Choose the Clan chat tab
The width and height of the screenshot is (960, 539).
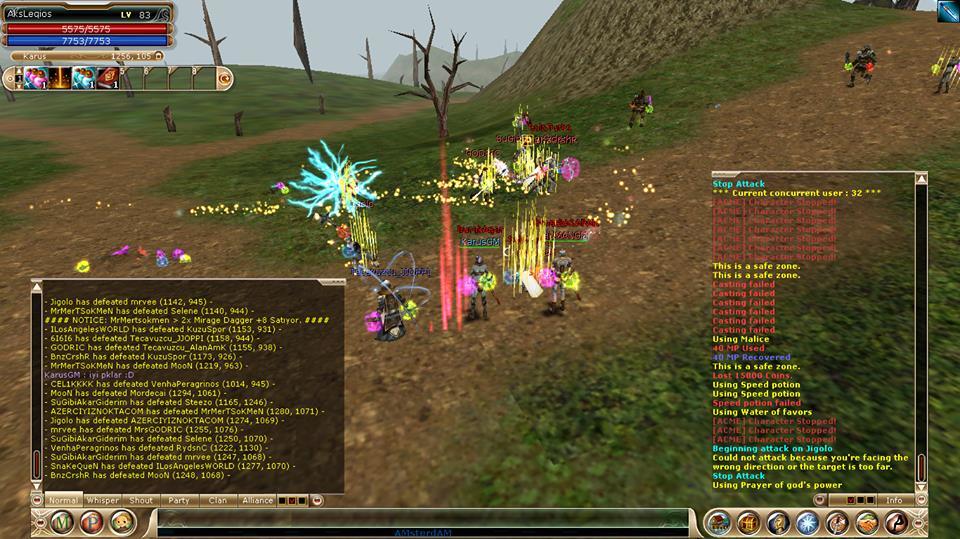click(x=217, y=500)
